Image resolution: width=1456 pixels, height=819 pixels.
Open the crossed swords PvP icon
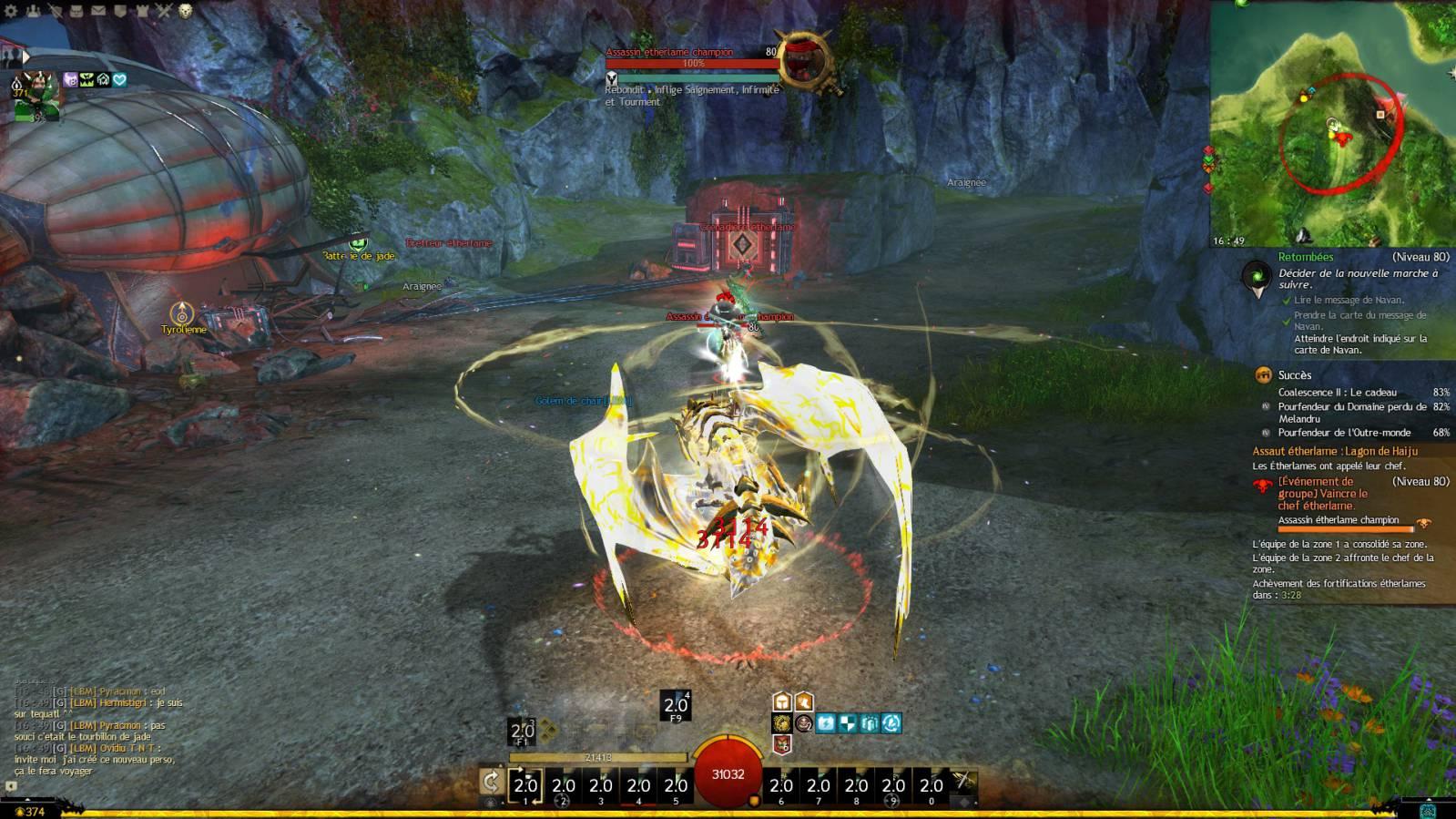click(x=164, y=11)
